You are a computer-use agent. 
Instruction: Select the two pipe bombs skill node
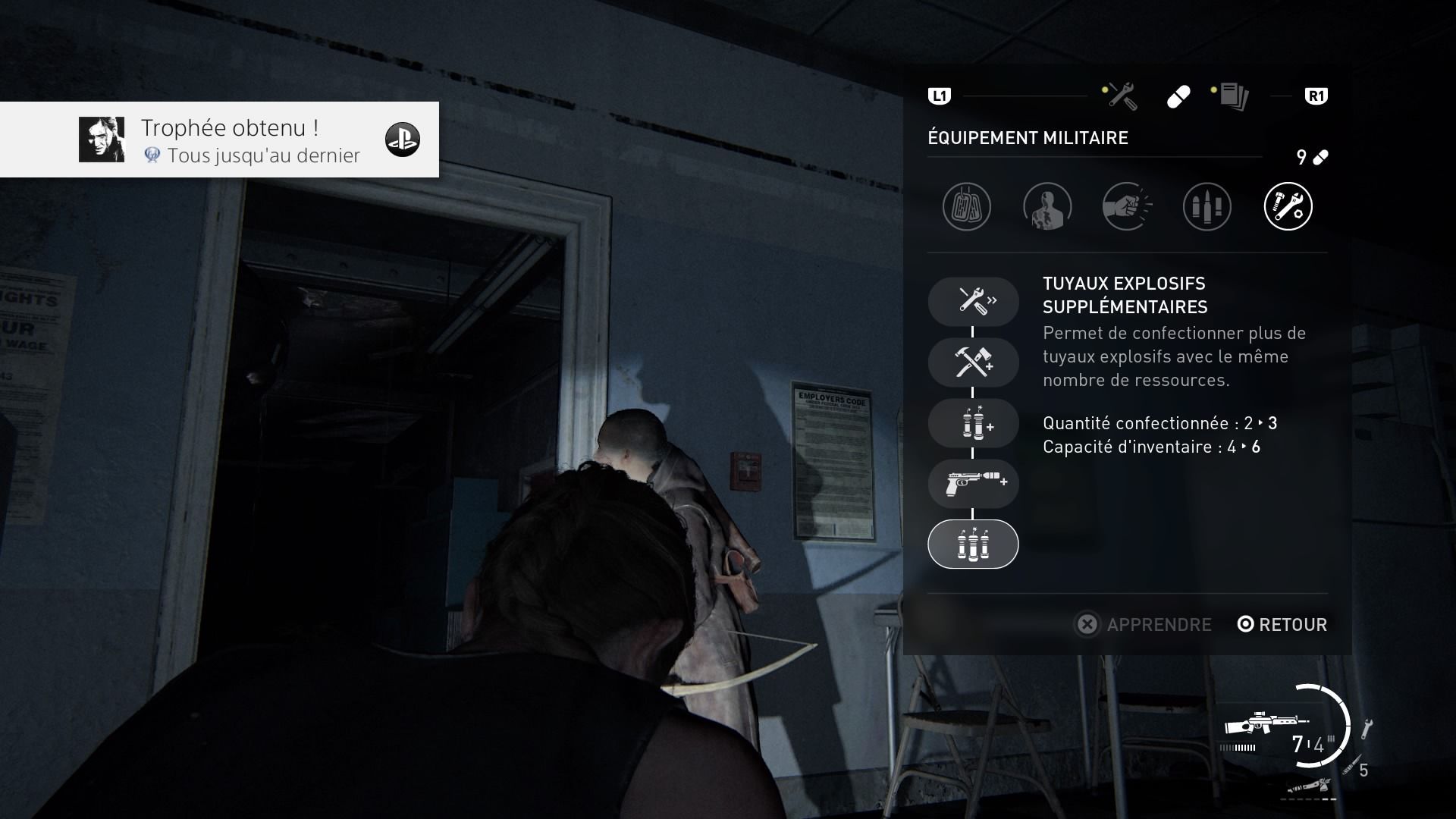973,423
